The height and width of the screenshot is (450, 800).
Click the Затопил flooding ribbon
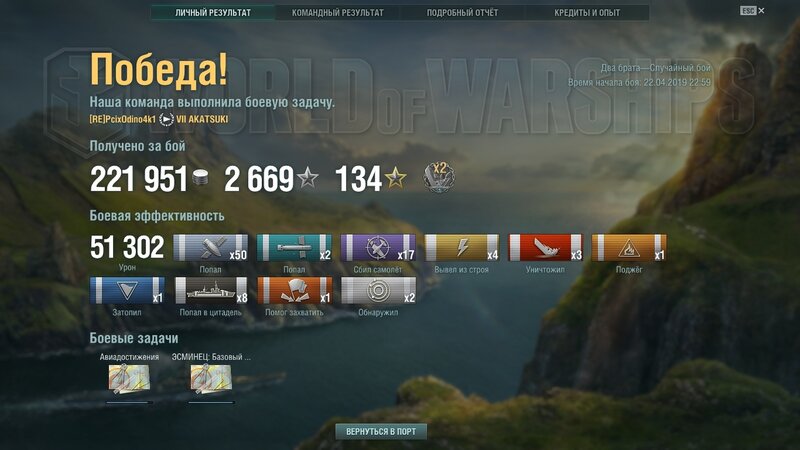tap(127, 290)
